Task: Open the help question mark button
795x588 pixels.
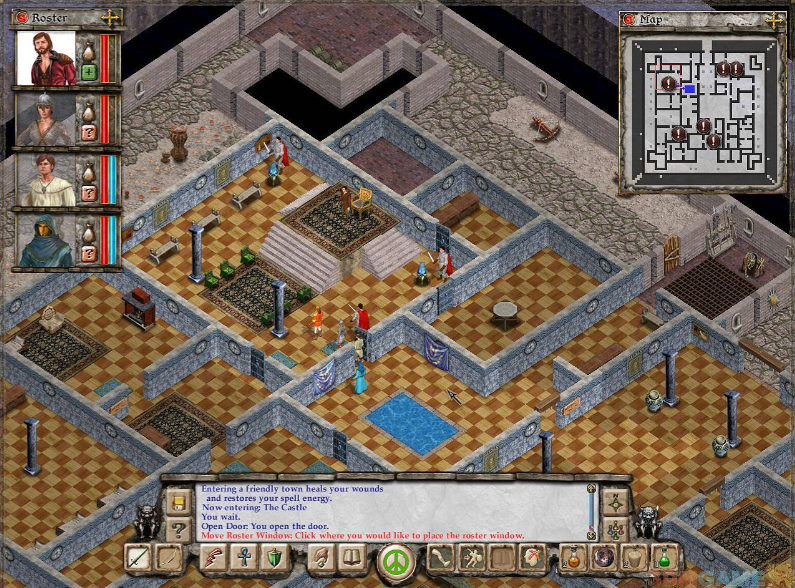Action: 179,529
